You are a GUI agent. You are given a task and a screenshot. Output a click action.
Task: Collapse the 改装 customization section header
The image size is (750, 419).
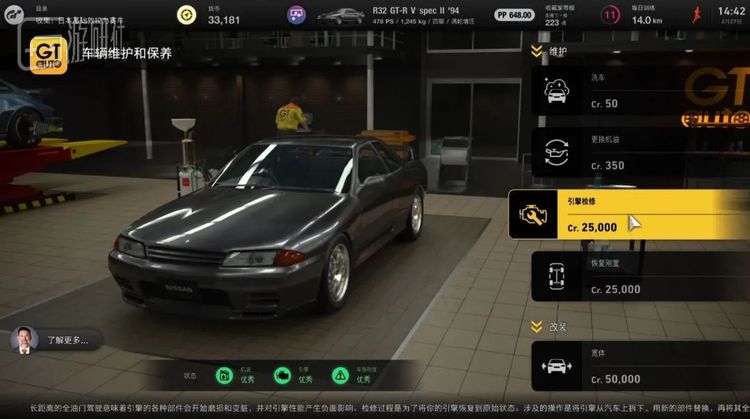[x=550, y=326]
